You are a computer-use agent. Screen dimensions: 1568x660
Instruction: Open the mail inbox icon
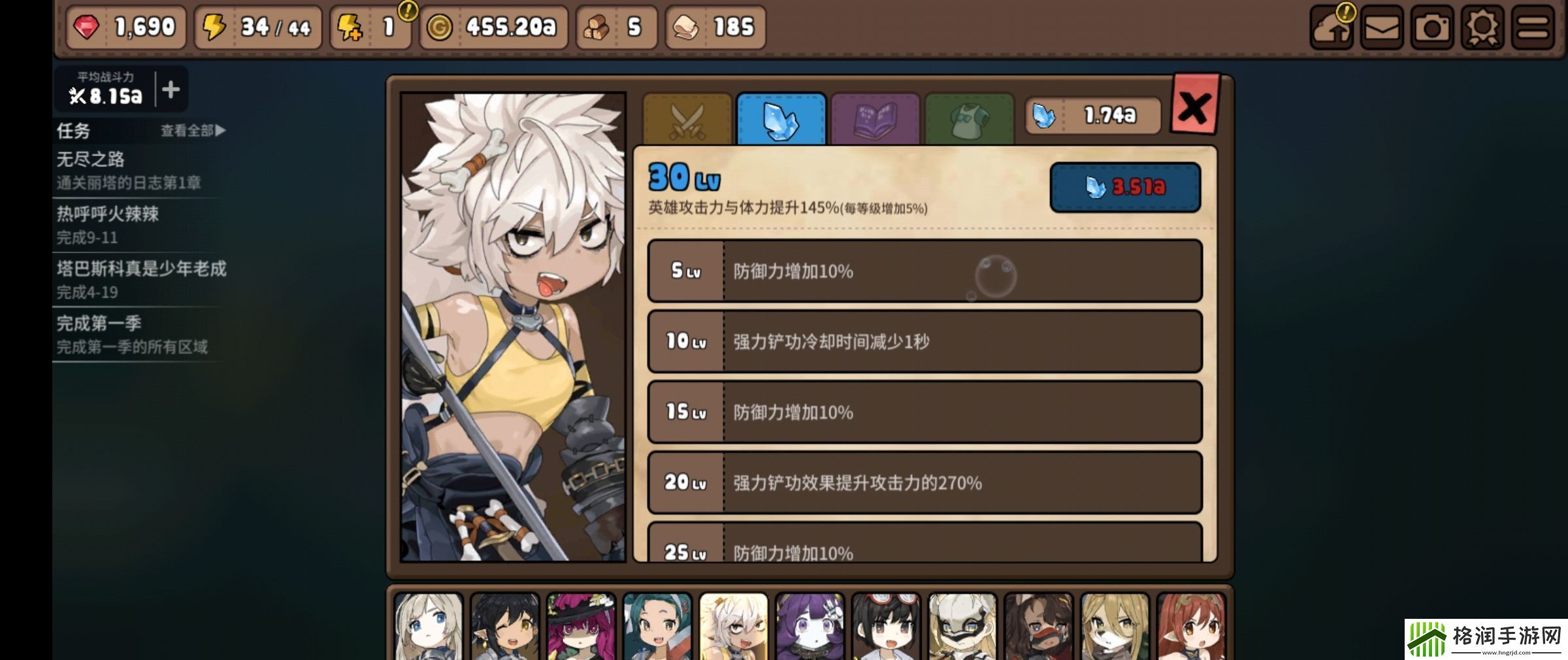(1381, 27)
